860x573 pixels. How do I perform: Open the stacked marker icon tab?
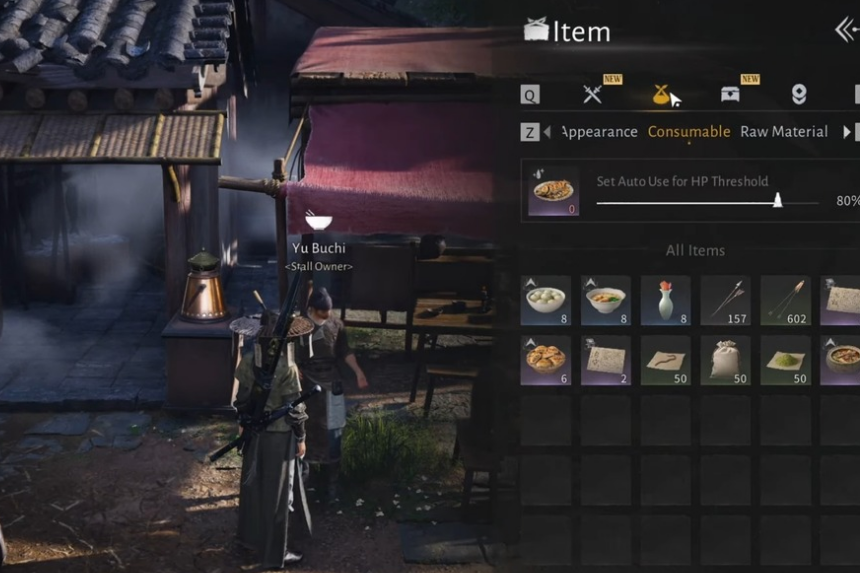click(799, 94)
